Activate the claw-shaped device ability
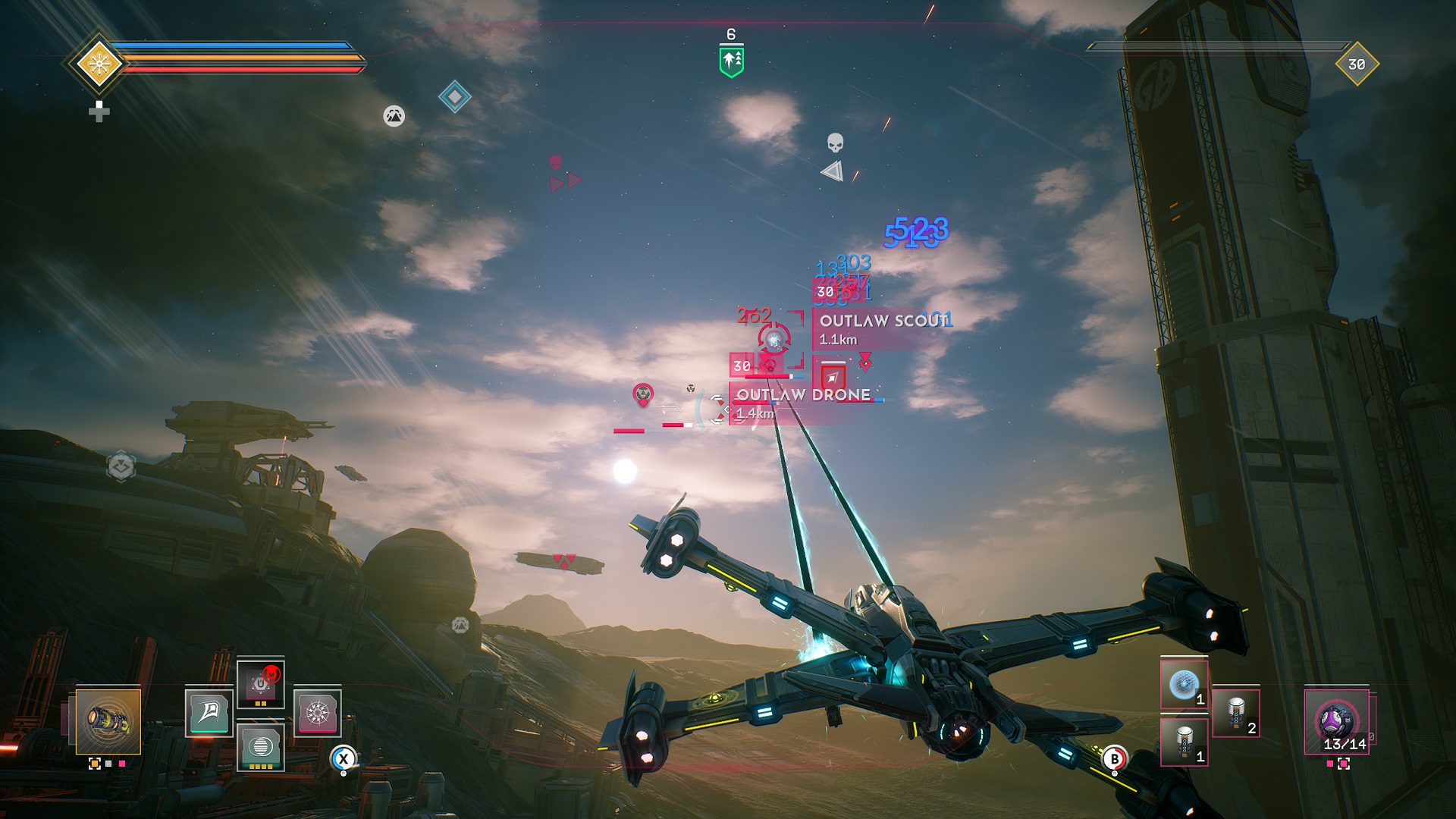1456x819 pixels. (x=209, y=712)
